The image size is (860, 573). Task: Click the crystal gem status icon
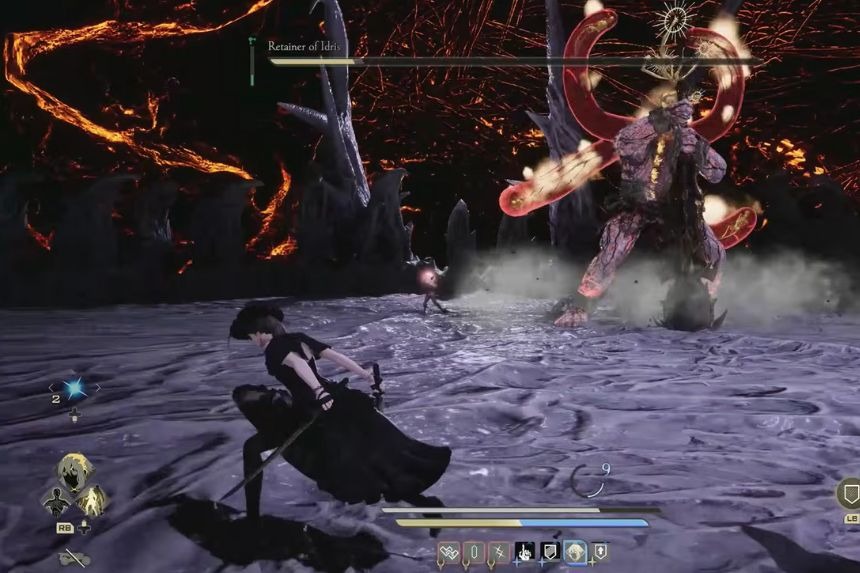[474, 551]
